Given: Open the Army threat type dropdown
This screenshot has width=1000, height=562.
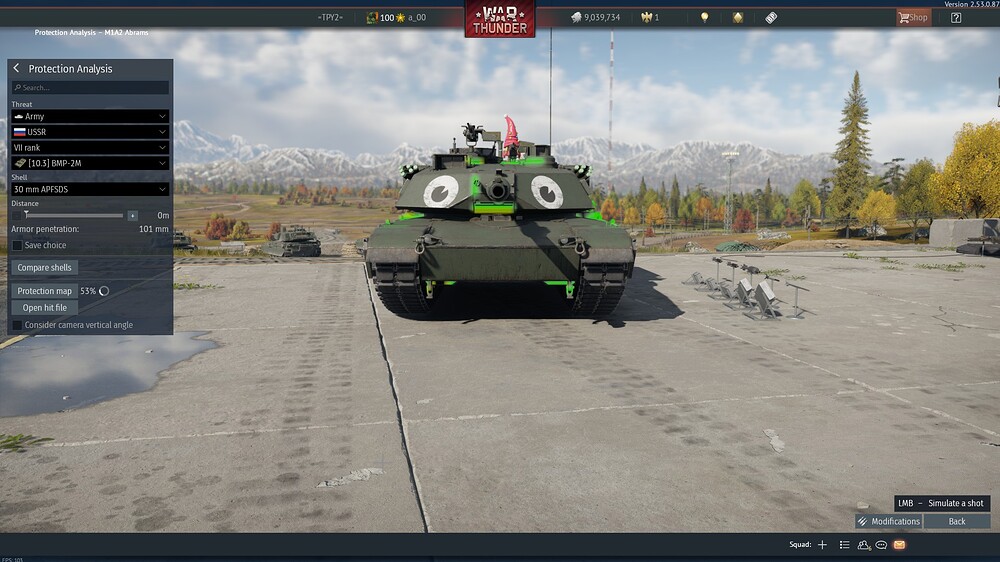Looking at the screenshot, I should pos(90,117).
